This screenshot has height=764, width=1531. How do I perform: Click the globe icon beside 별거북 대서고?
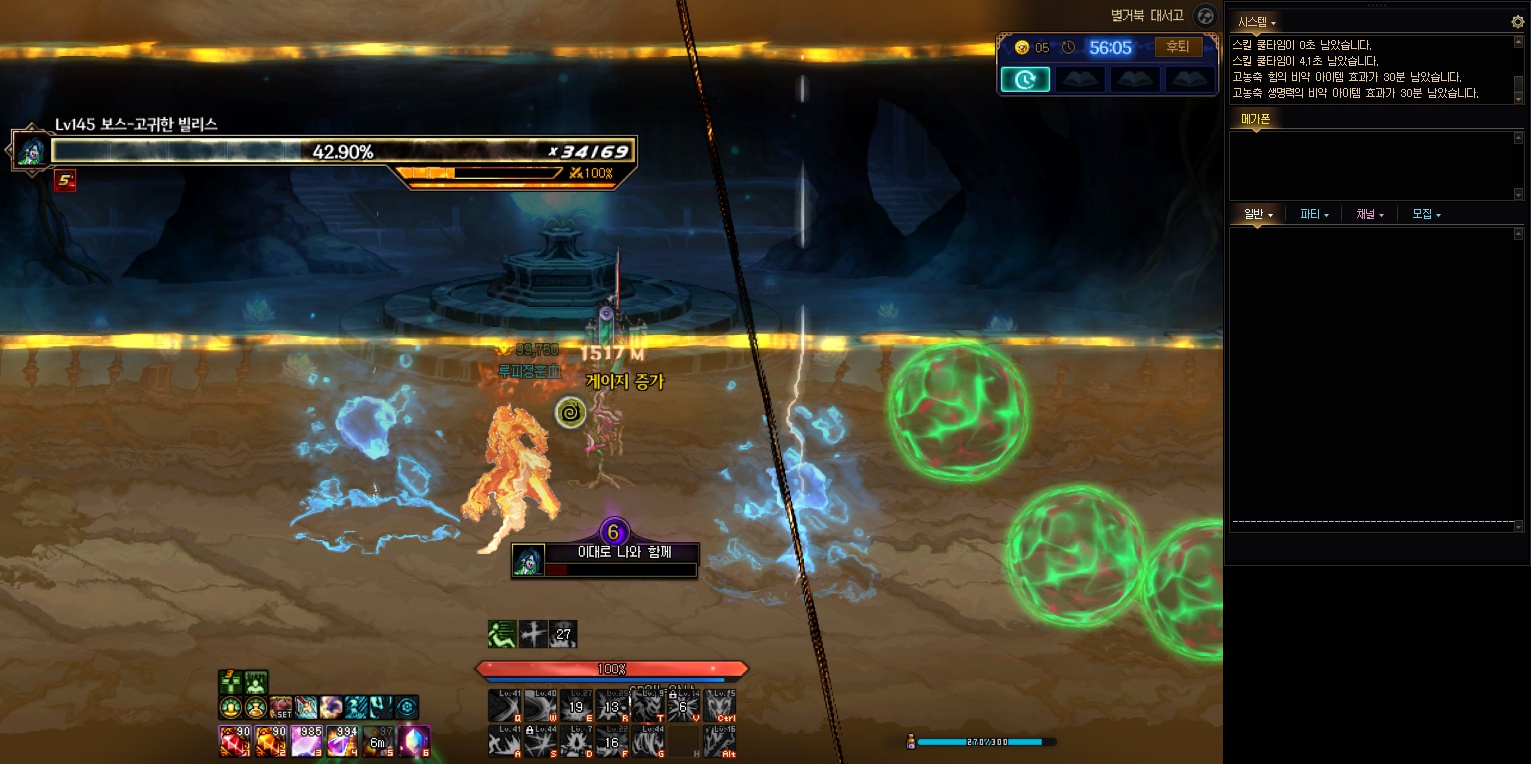pos(1206,16)
